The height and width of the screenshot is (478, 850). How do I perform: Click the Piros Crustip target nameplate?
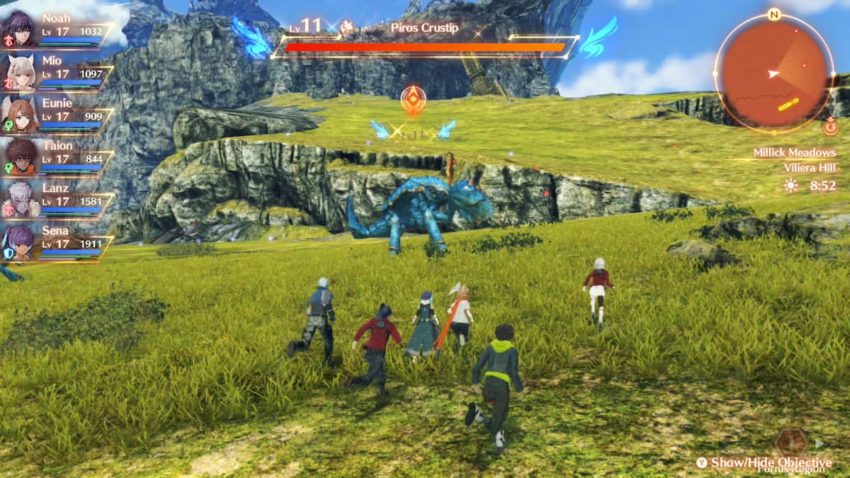pos(423,27)
